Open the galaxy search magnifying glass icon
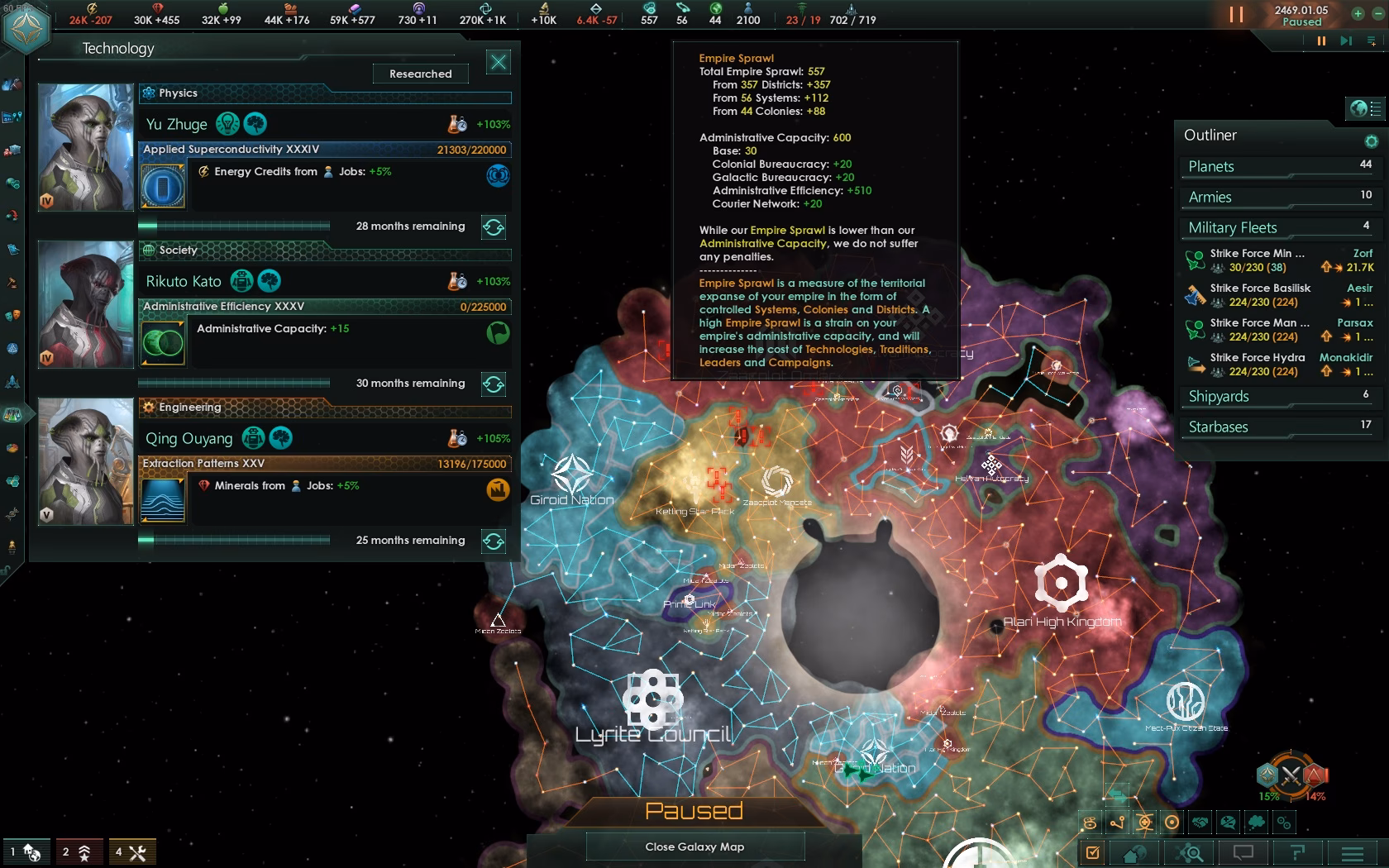1389x868 pixels. [x=1191, y=853]
